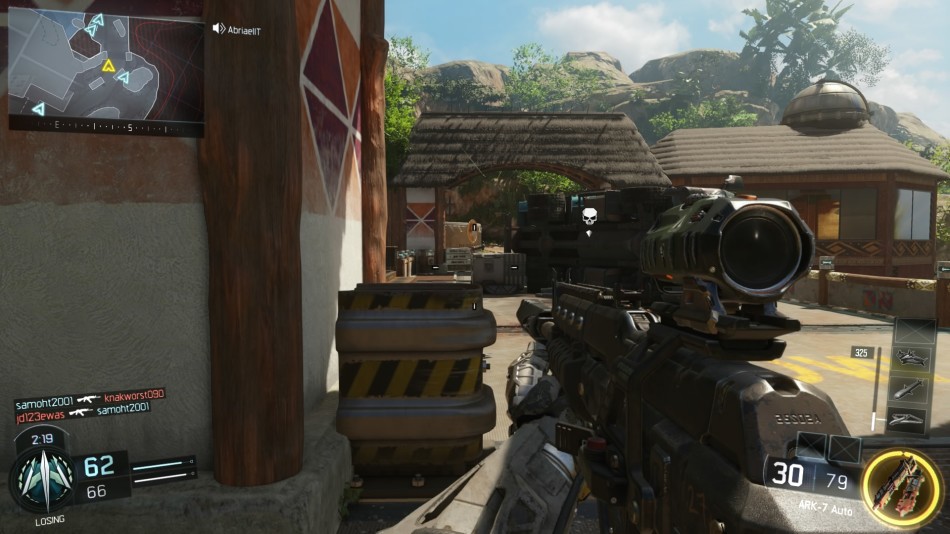Click the team faction emblem above LOSING
This screenshot has height=534, width=950.
click(43, 479)
